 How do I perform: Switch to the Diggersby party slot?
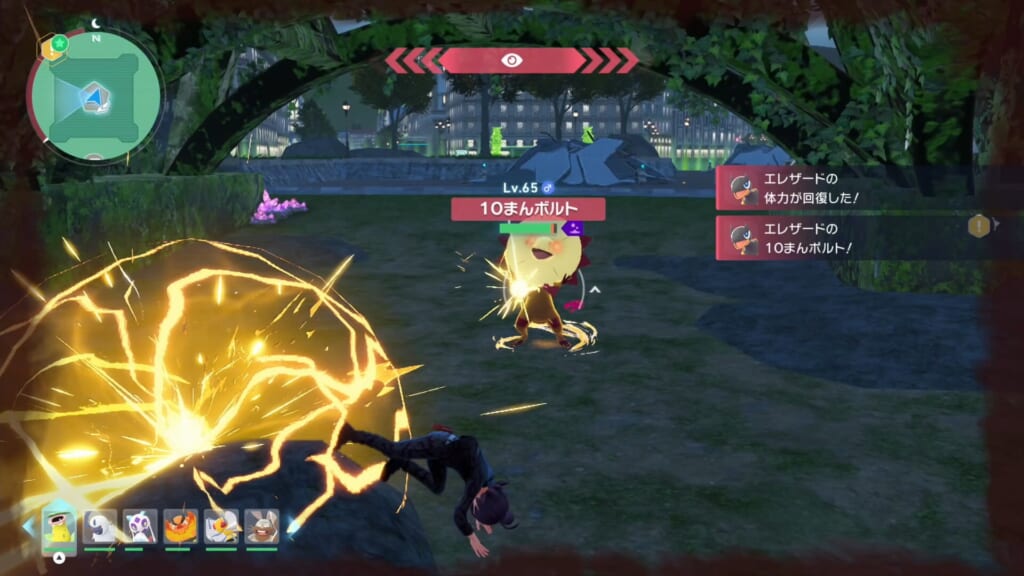pos(262,527)
